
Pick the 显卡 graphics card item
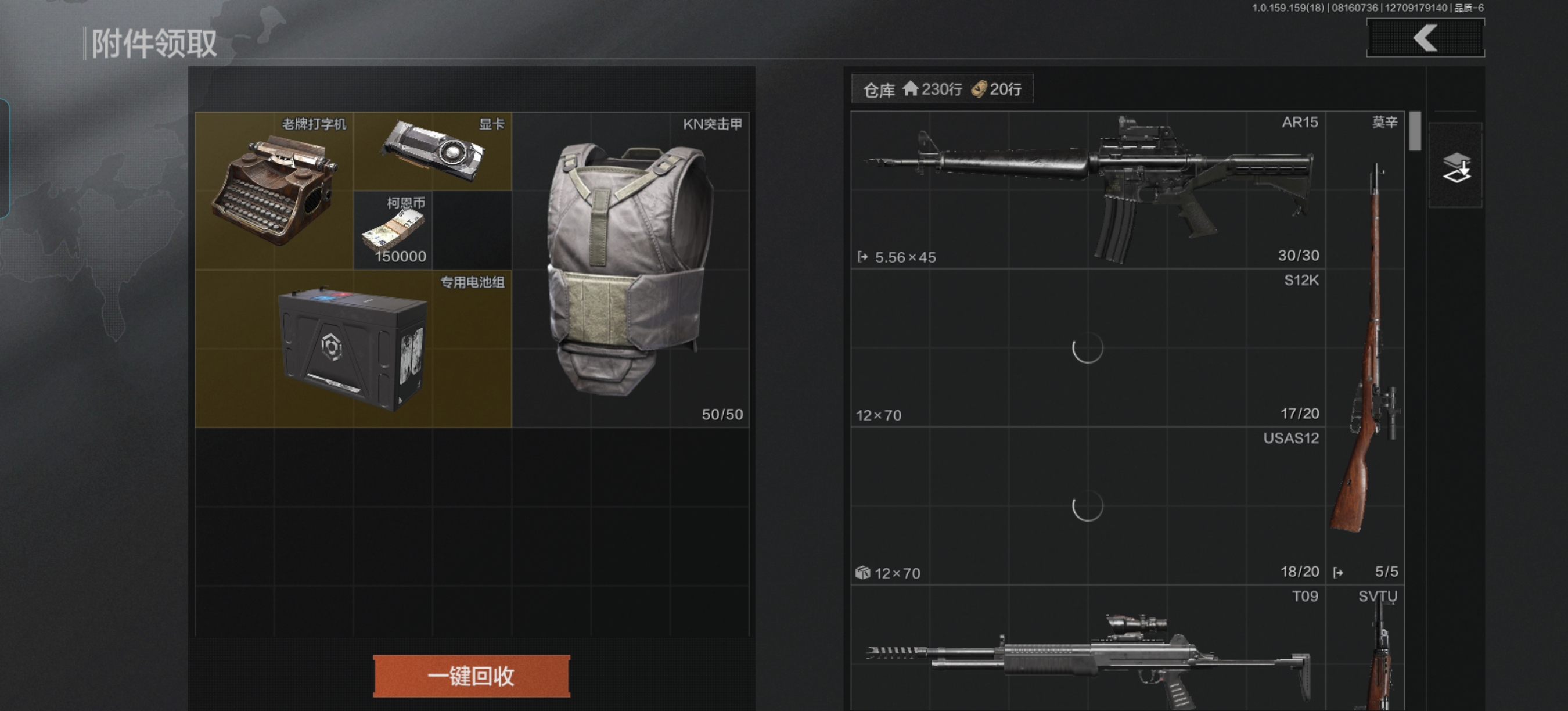(x=432, y=151)
